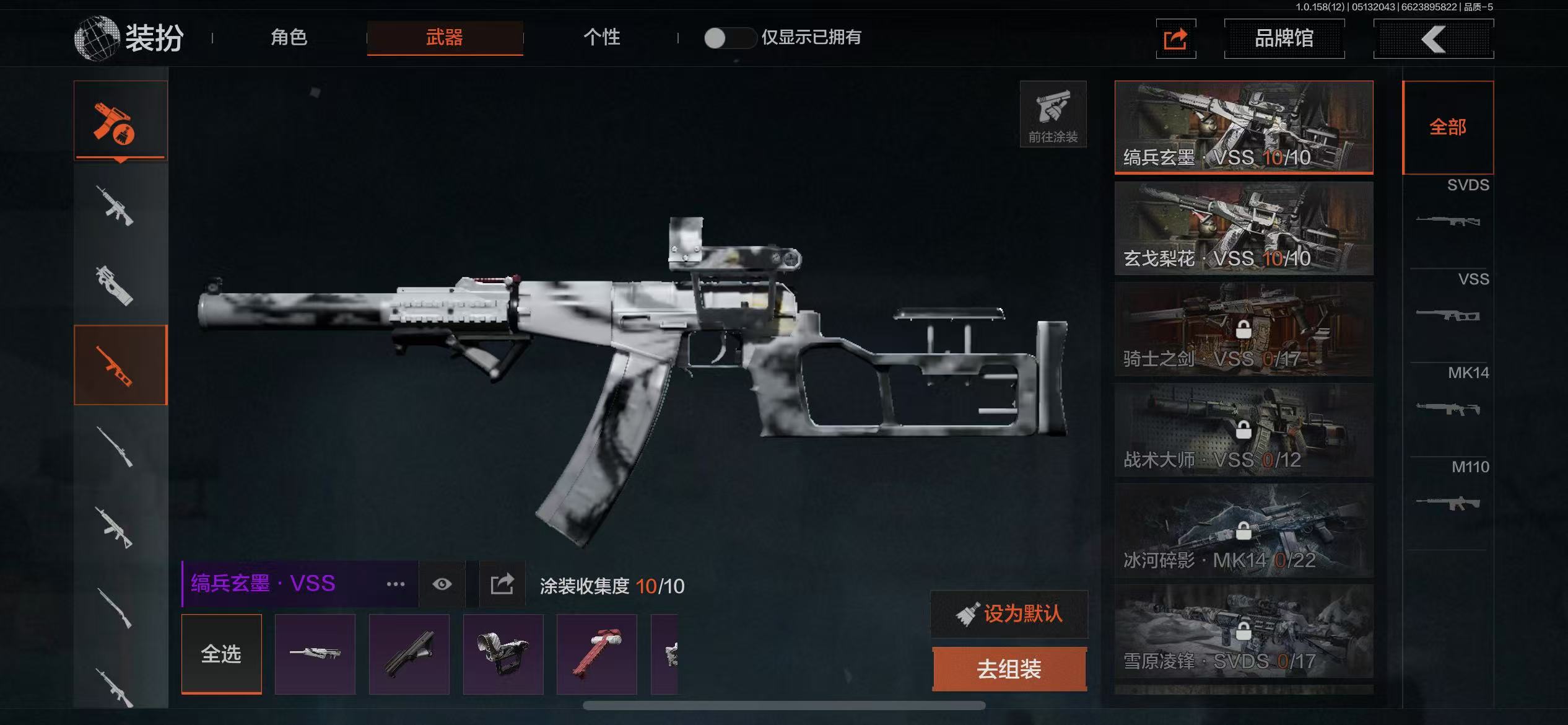Image resolution: width=1568 pixels, height=725 pixels.
Task: Filter weapons by 全部
Action: (x=1448, y=128)
